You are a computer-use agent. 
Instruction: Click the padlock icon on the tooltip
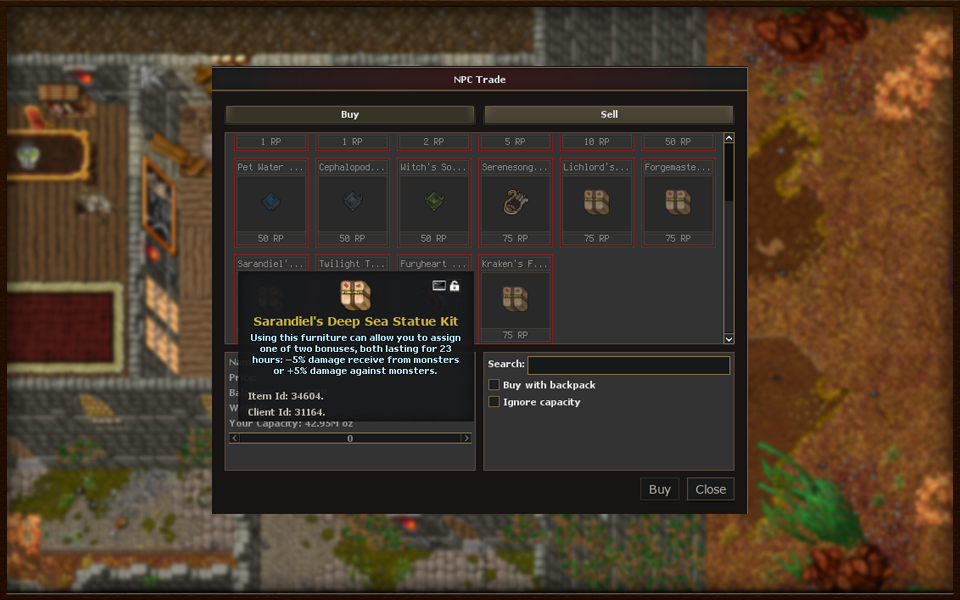point(455,286)
